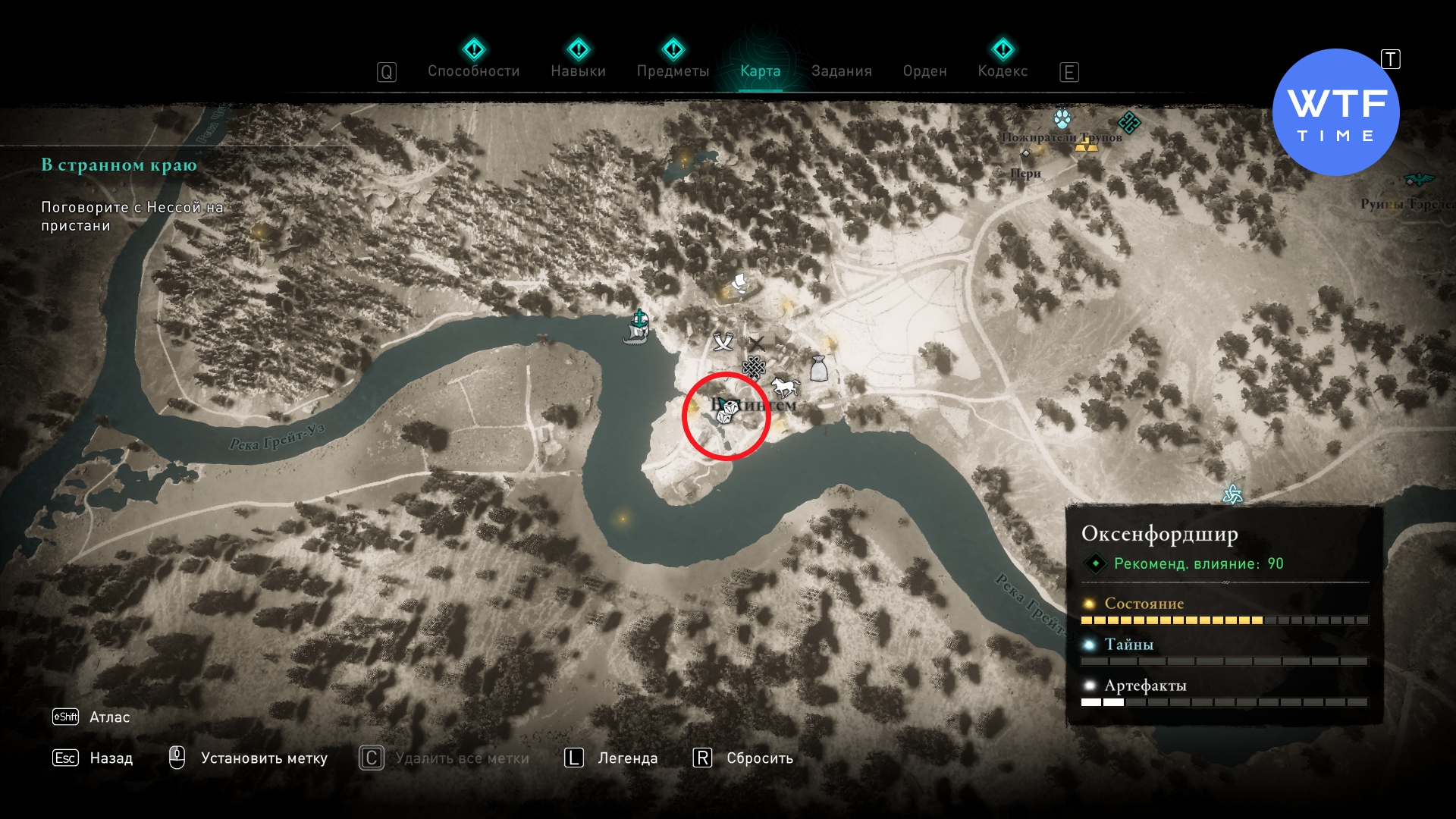Click the crossed drinking horns marker
Screen dimensions: 1456x819
point(723,342)
